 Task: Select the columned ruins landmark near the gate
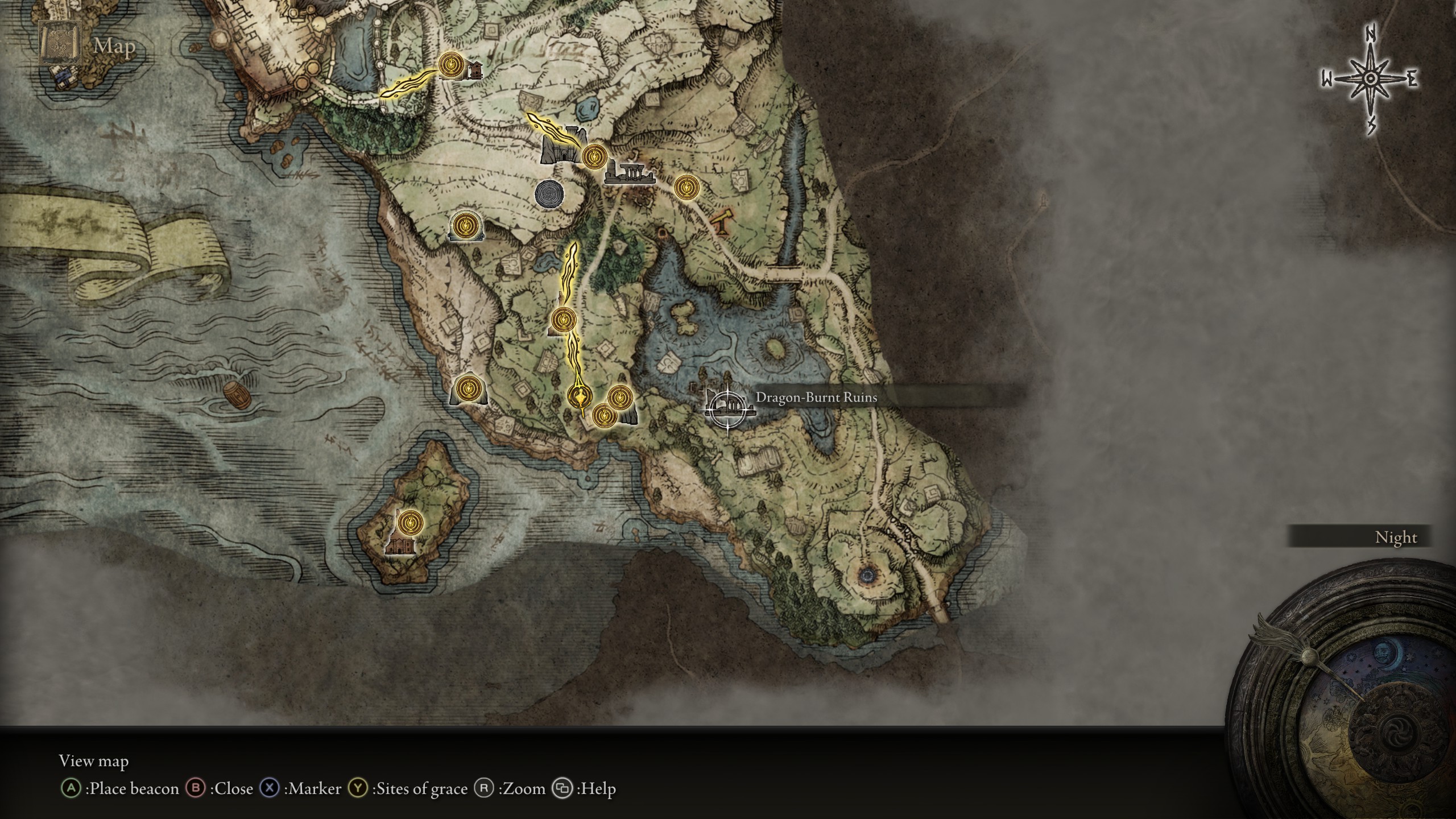[x=628, y=173]
